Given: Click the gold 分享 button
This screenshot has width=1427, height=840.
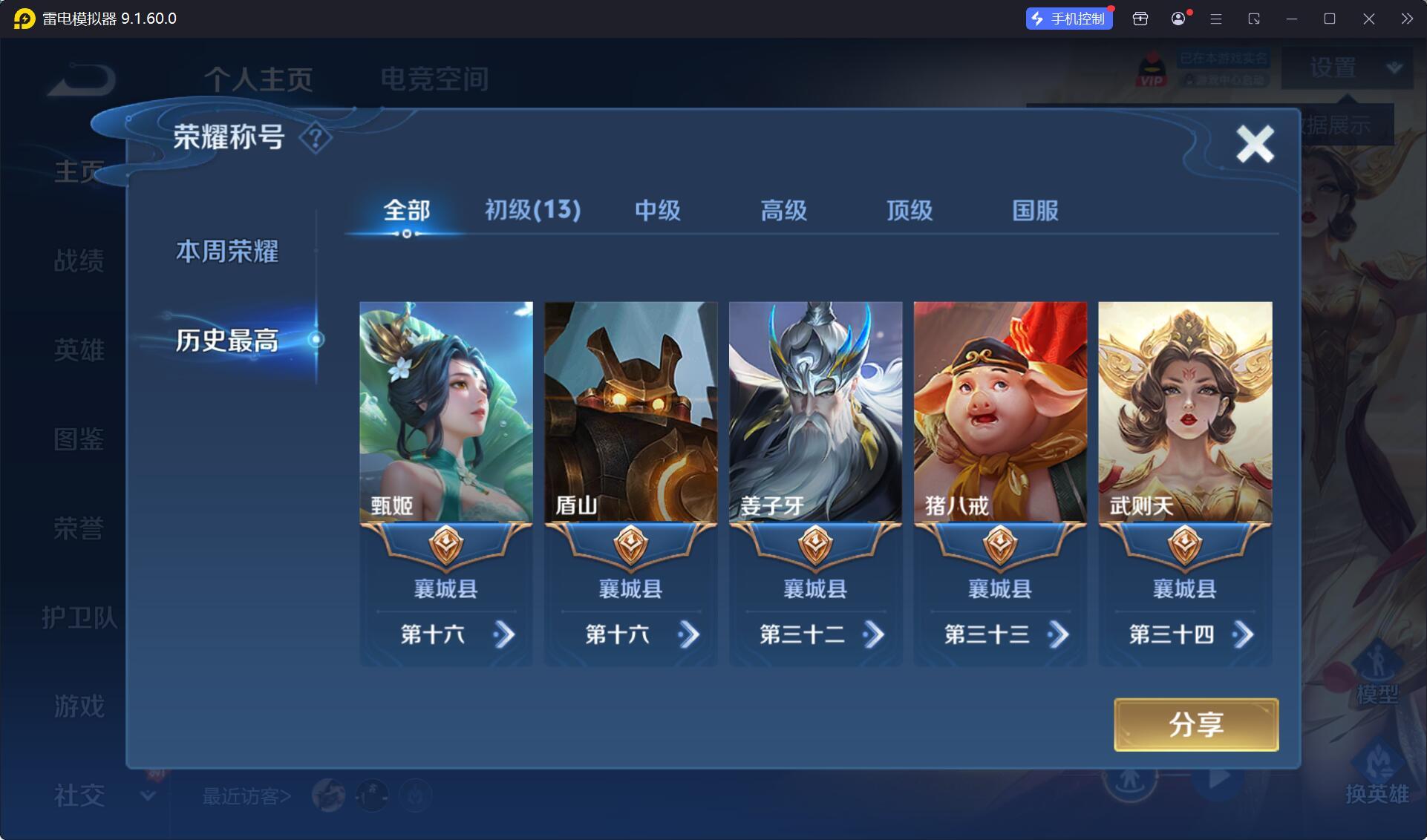Looking at the screenshot, I should [1195, 724].
